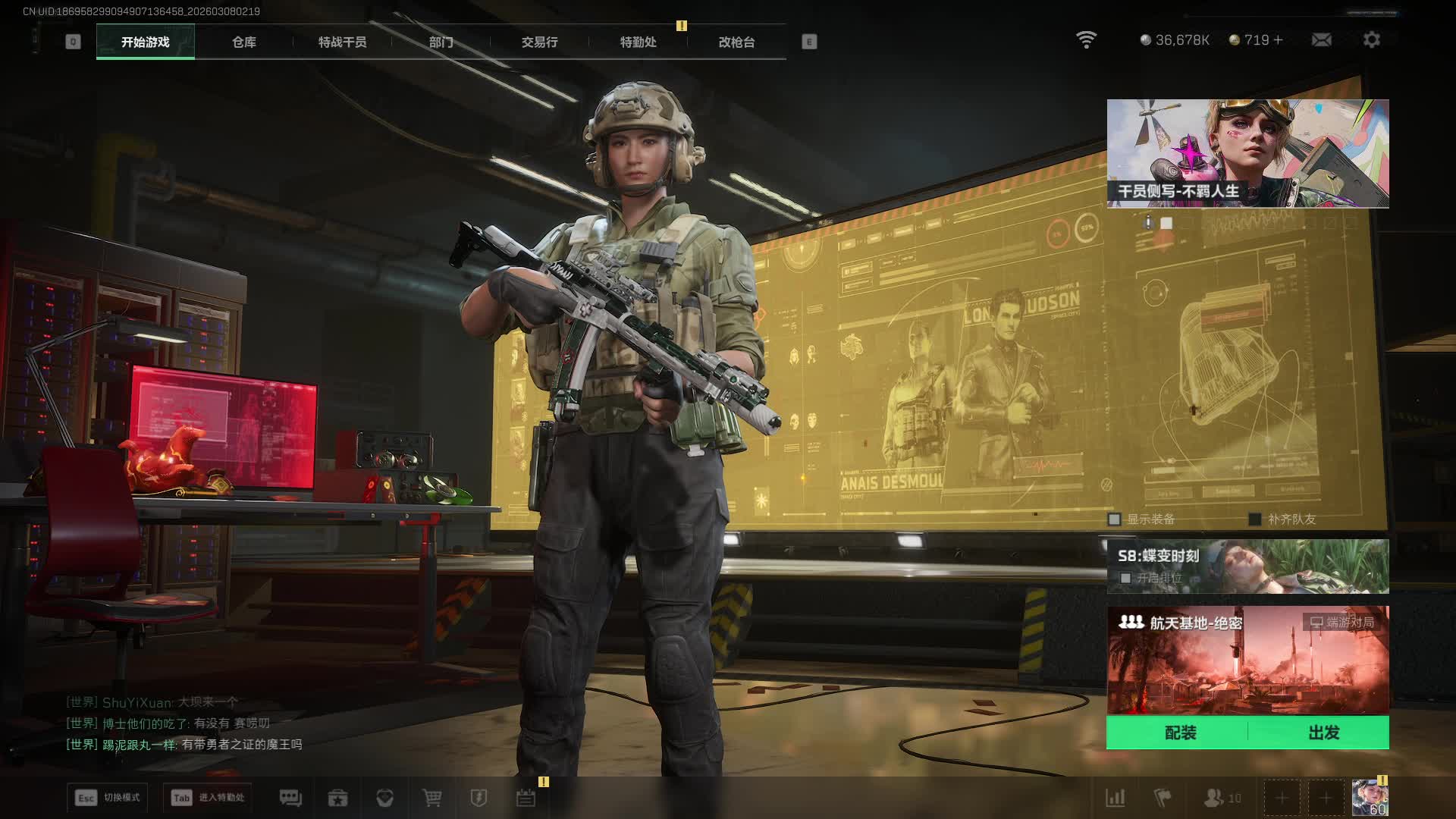1456x819 pixels.
Task: Toggle the 显示装备 checkbox
Action: click(x=1114, y=519)
